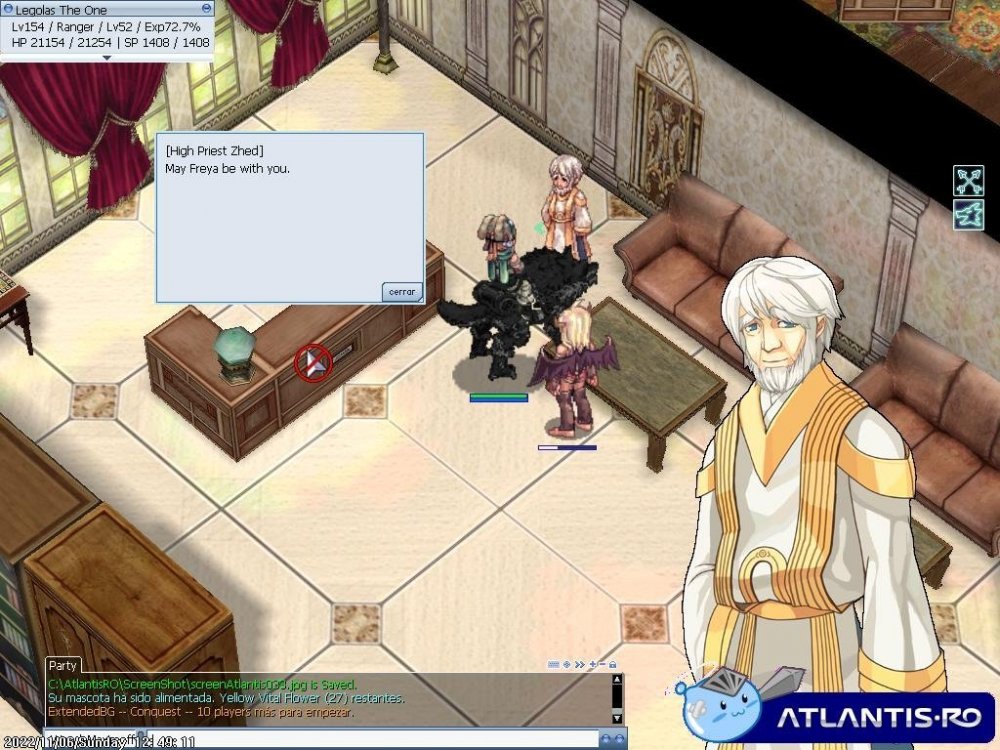Lock the chat window with the padlock icon
The width and height of the screenshot is (1000, 750).
click(x=612, y=664)
